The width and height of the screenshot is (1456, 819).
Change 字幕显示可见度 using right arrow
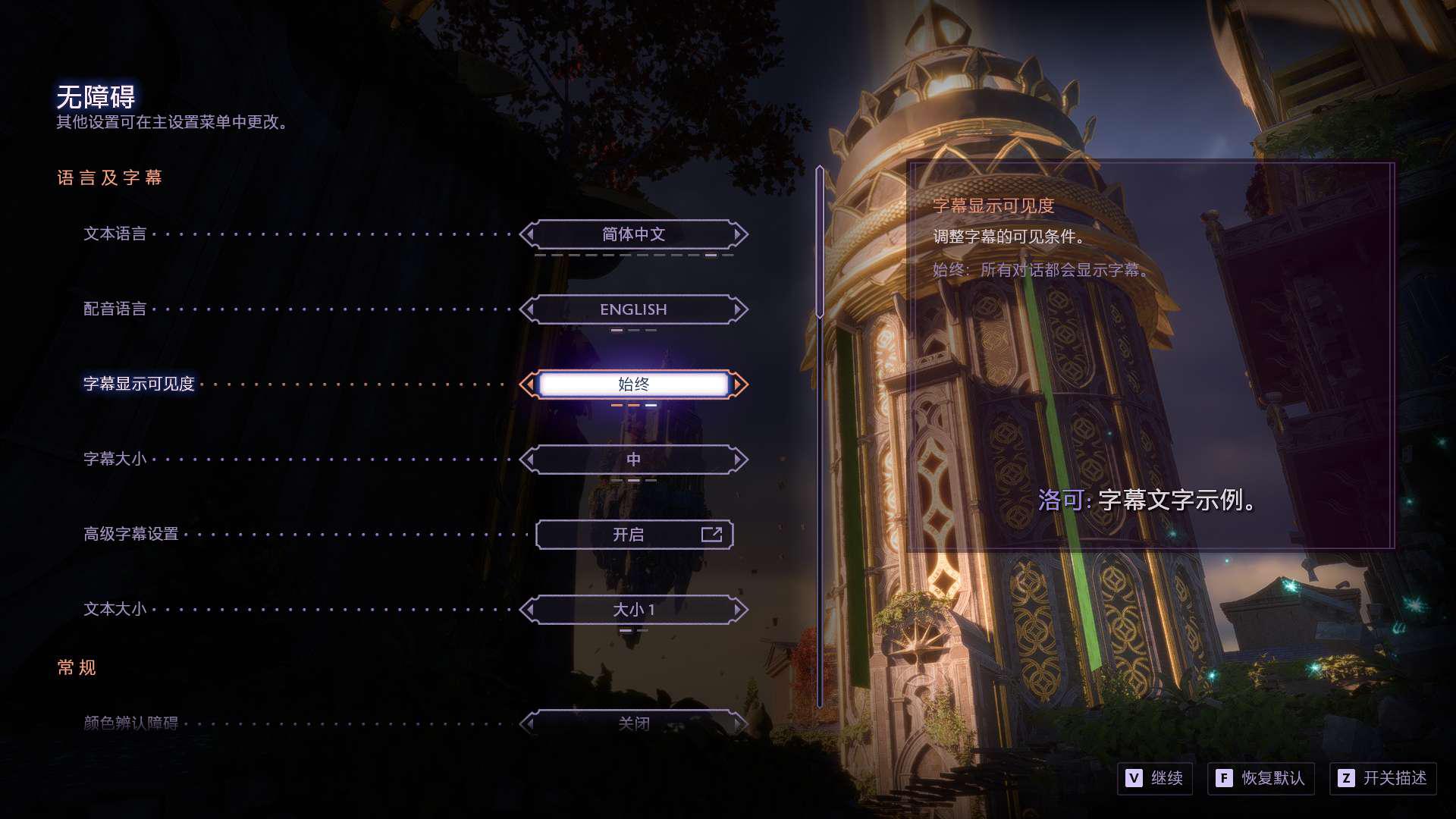(x=739, y=384)
